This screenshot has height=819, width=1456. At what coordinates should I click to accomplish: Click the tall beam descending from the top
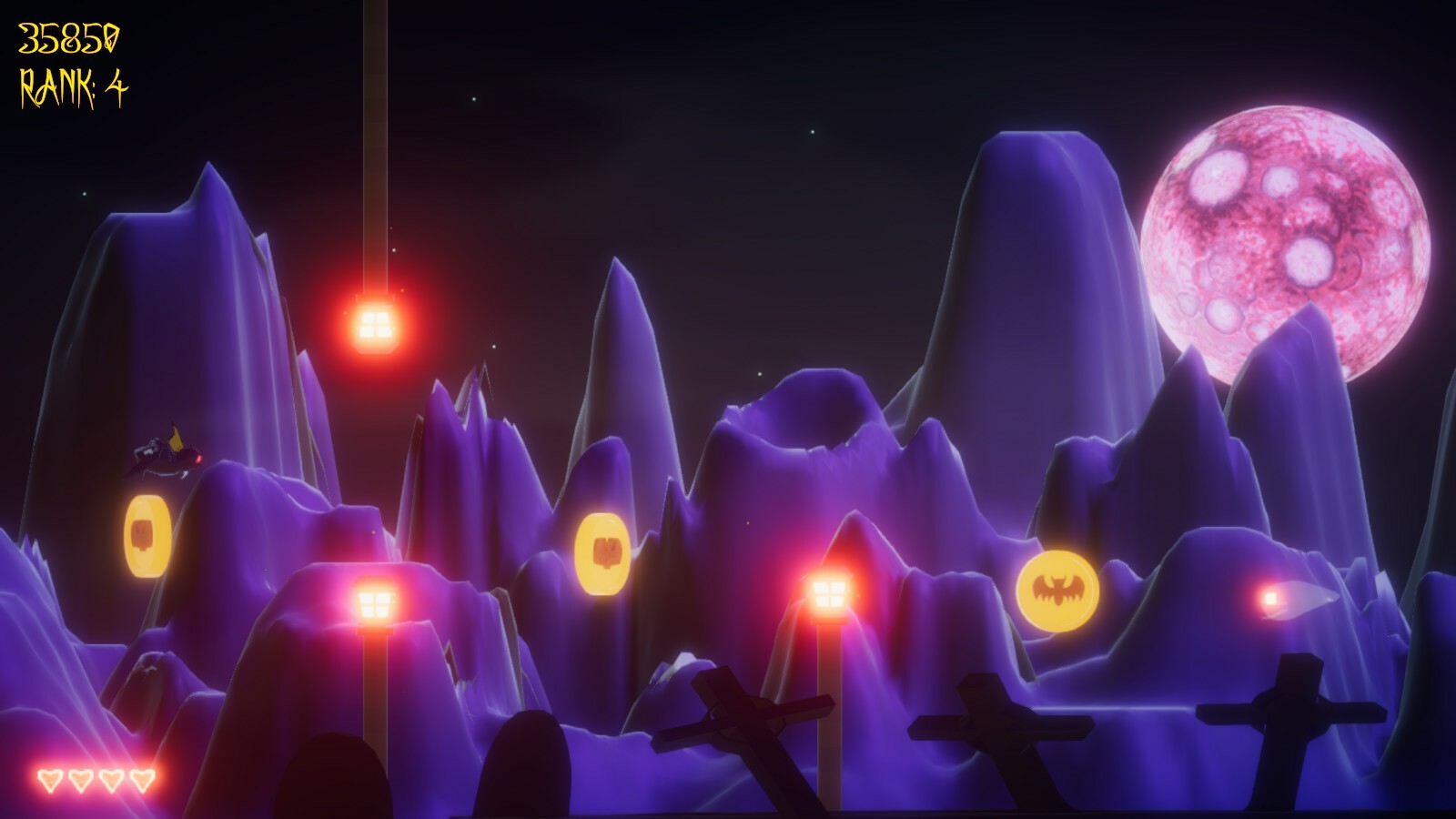376,136
